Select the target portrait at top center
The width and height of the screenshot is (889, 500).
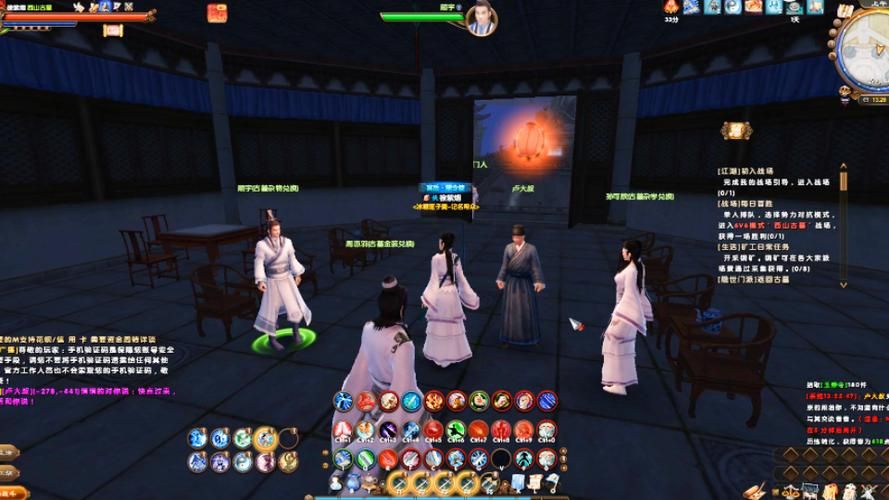point(481,19)
